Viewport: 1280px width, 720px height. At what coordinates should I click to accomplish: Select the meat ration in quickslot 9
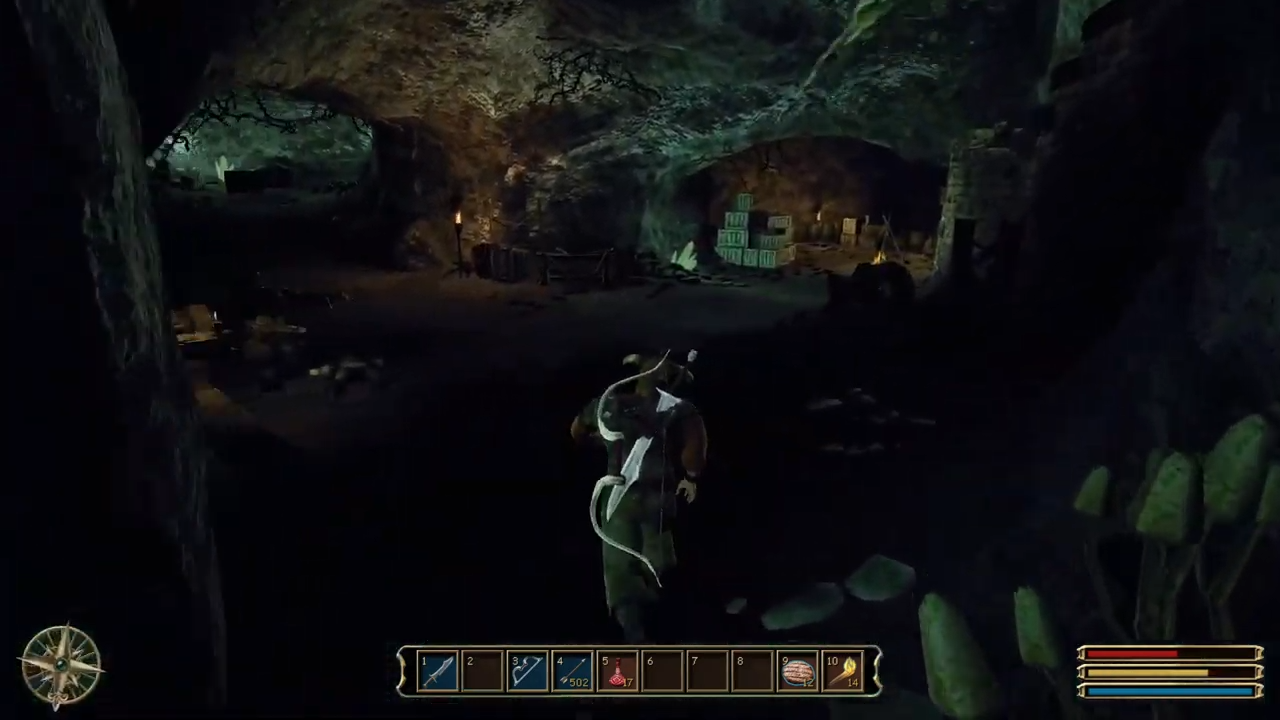tap(798, 668)
